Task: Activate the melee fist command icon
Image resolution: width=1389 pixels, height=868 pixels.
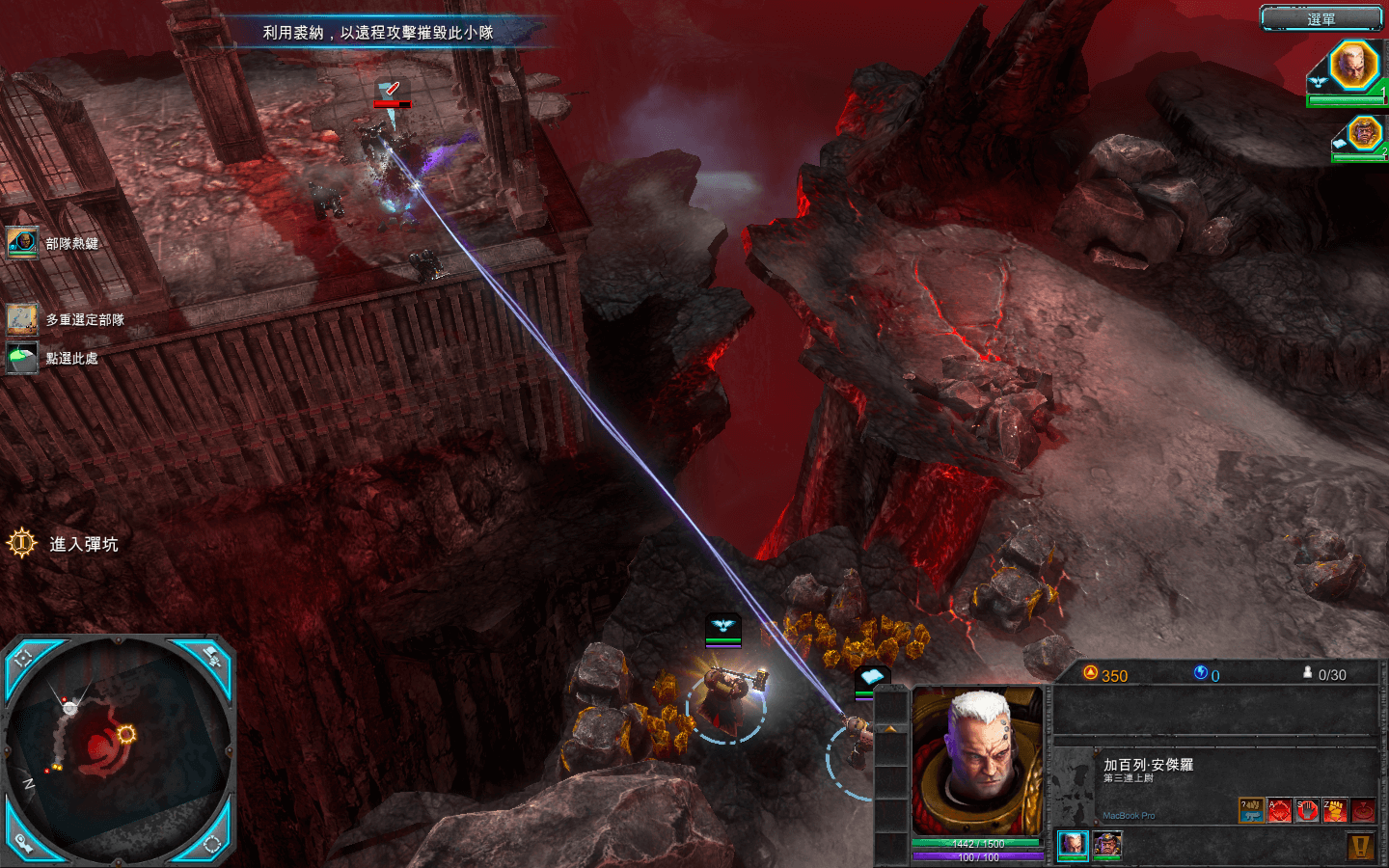Action: tap(1335, 810)
